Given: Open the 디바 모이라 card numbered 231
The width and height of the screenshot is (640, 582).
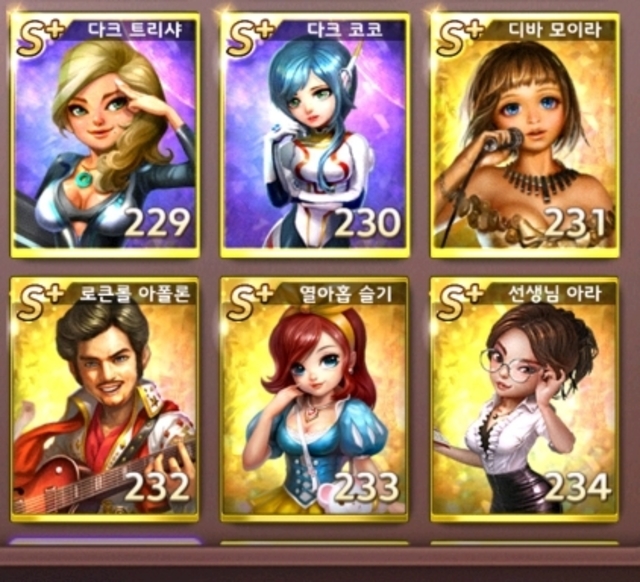Looking at the screenshot, I should 524,135.
